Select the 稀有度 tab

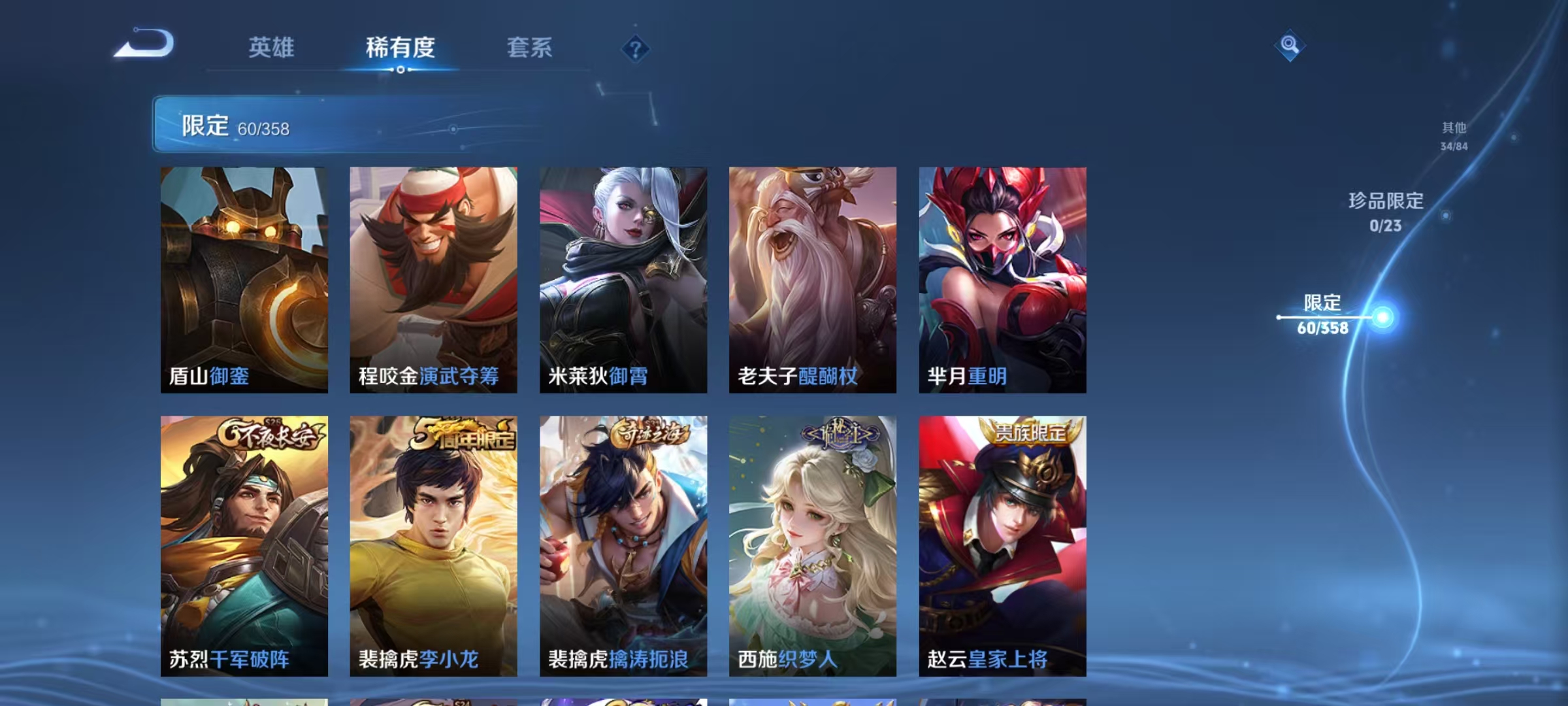401,47
